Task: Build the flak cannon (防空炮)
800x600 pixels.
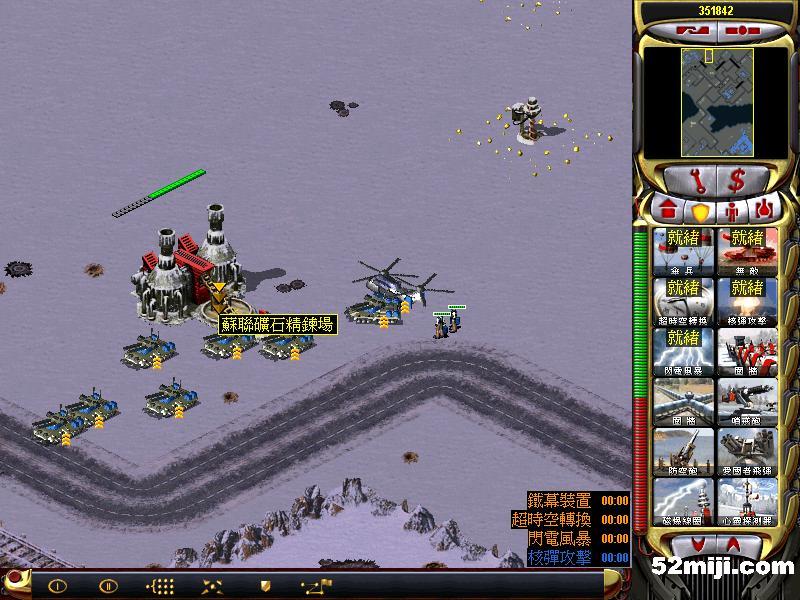Action: [x=682, y=451]
